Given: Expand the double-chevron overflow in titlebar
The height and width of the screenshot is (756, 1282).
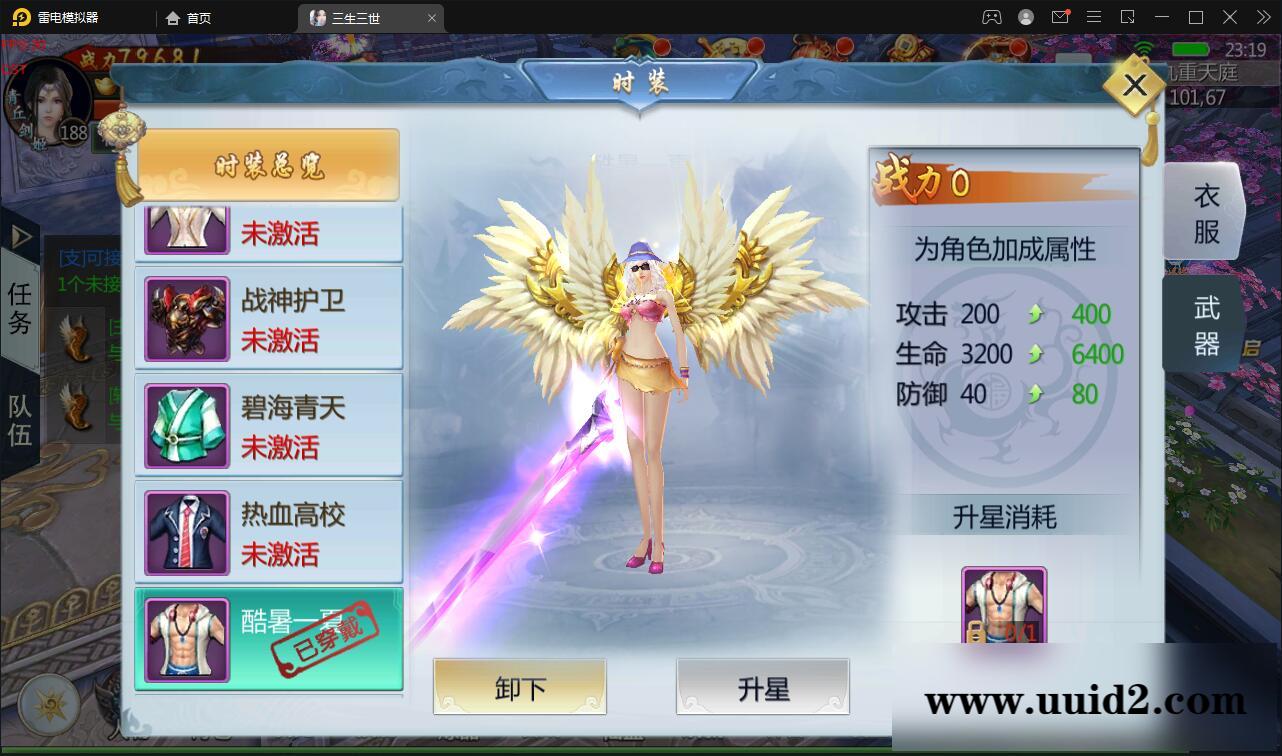Looking at the screenshot, I should click(x=1262, y=17).
